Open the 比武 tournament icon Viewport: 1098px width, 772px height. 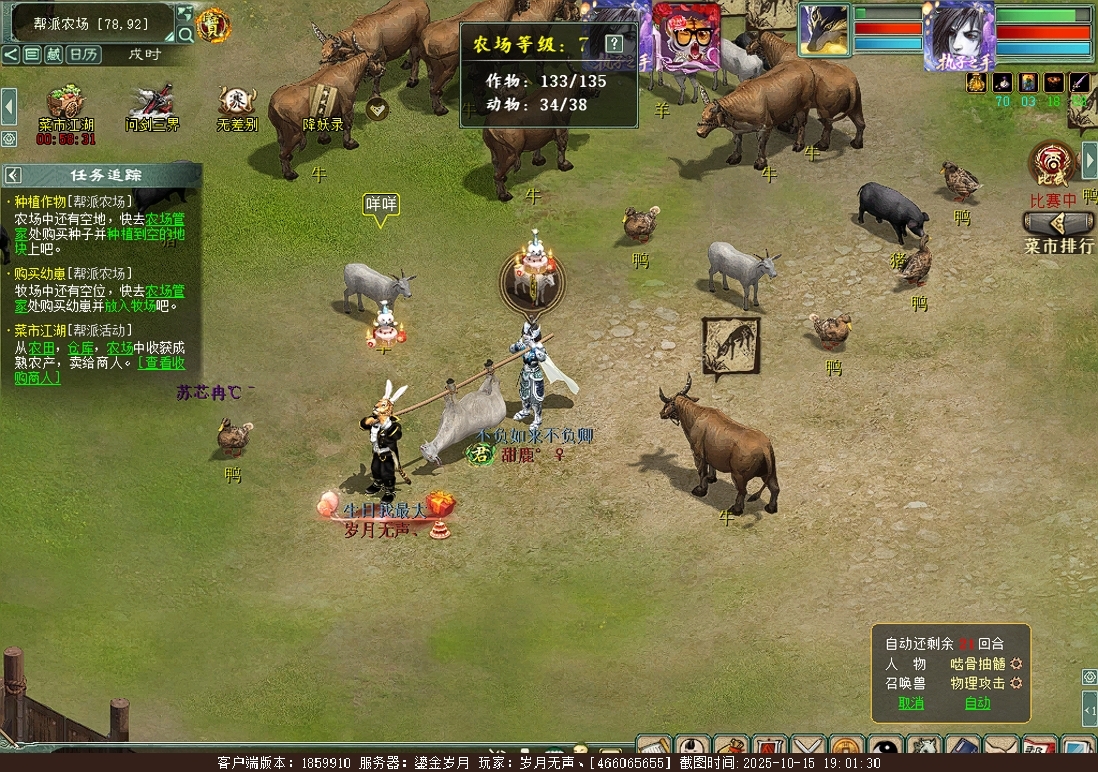pyautogui.click(x=1051, y=164)
